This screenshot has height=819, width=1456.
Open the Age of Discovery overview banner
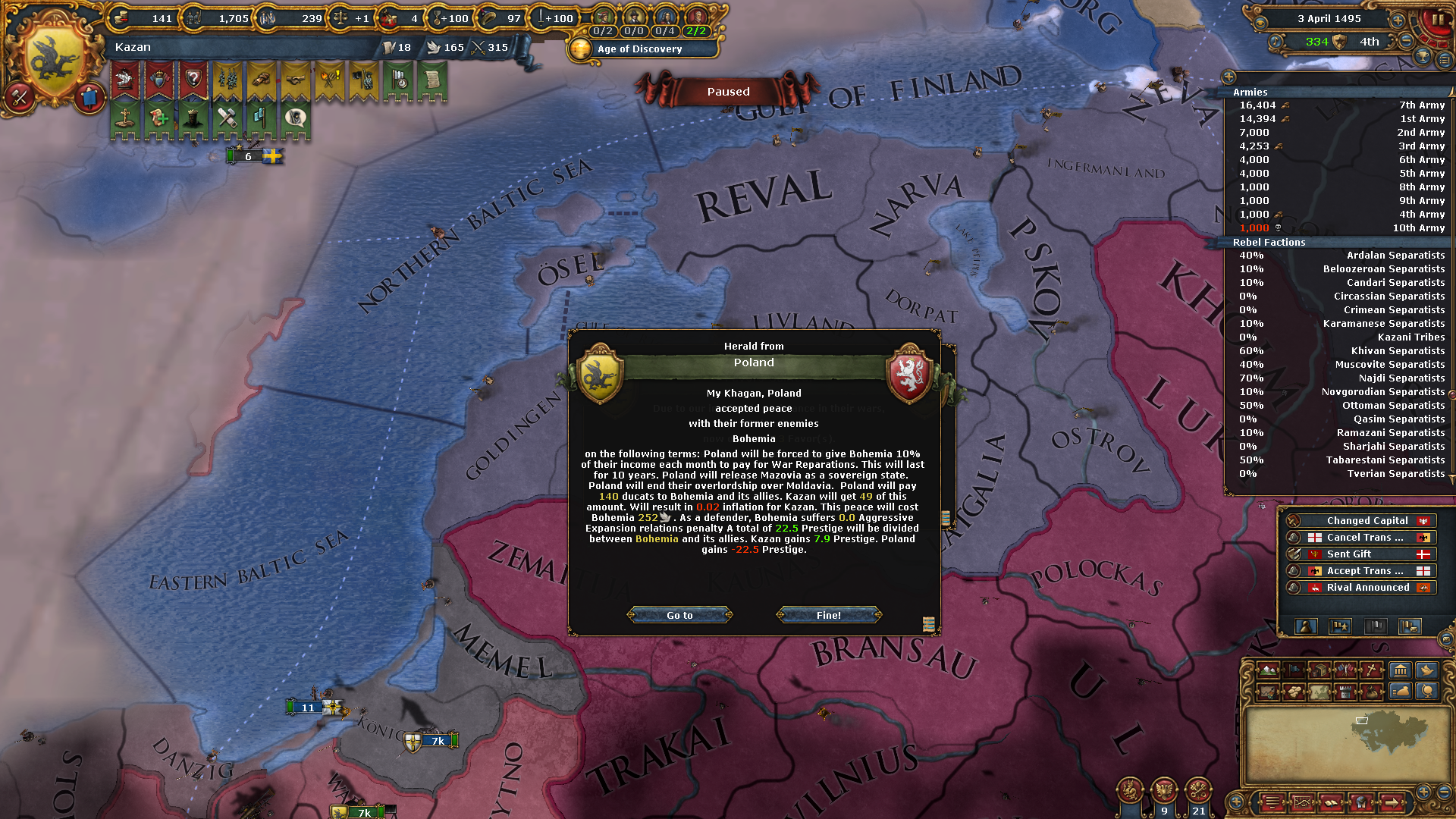coord(643,49)
